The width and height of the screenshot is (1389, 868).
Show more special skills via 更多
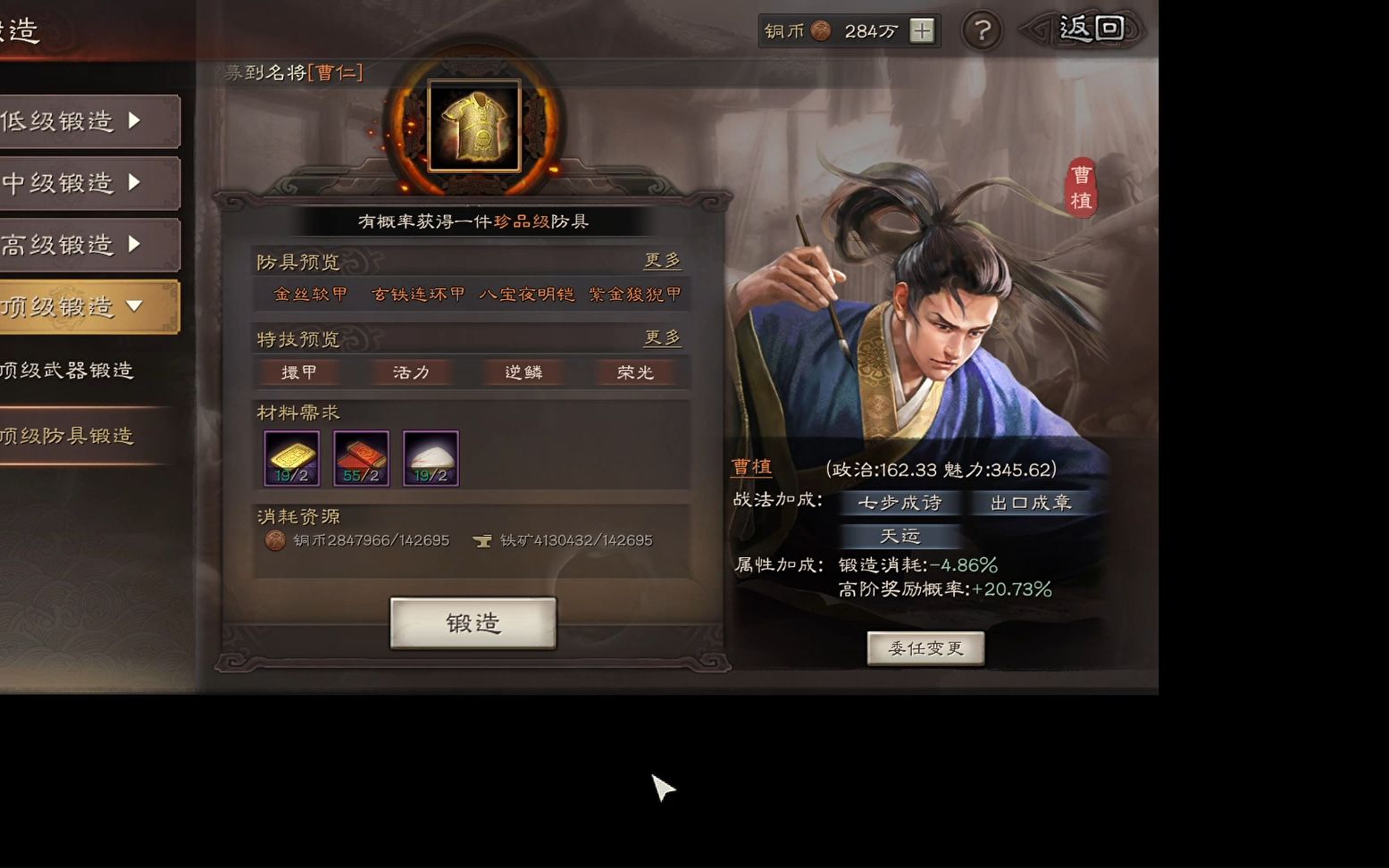point(662,338)
